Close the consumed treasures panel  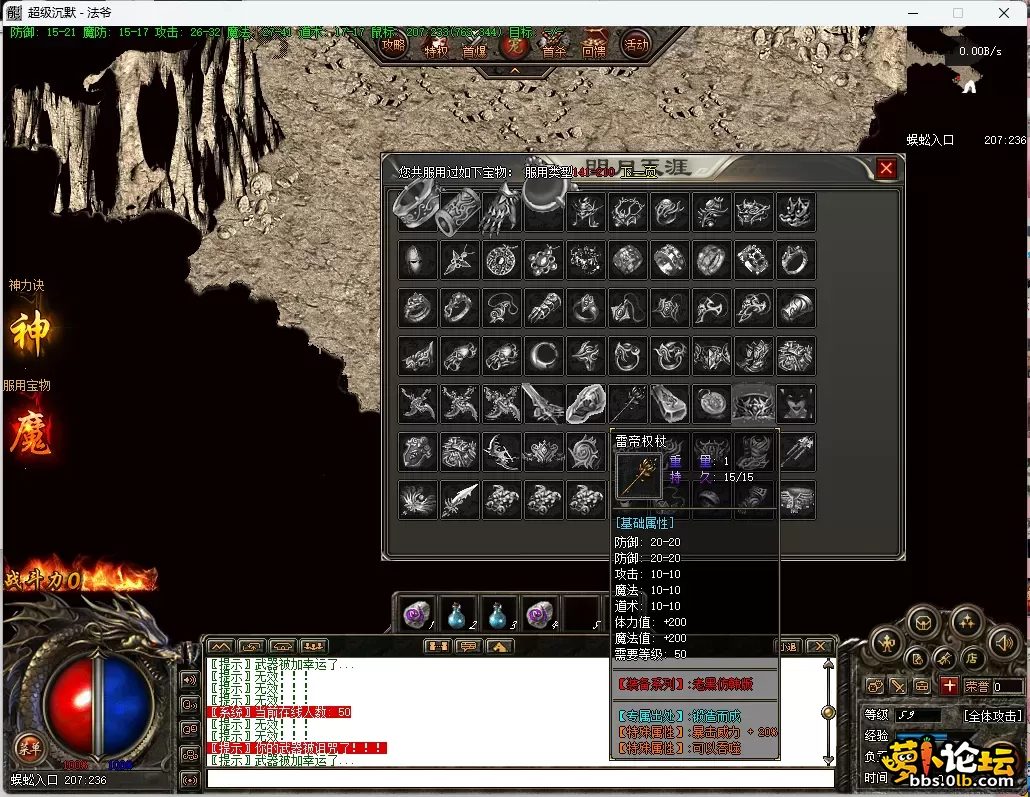tap(886, 169)
